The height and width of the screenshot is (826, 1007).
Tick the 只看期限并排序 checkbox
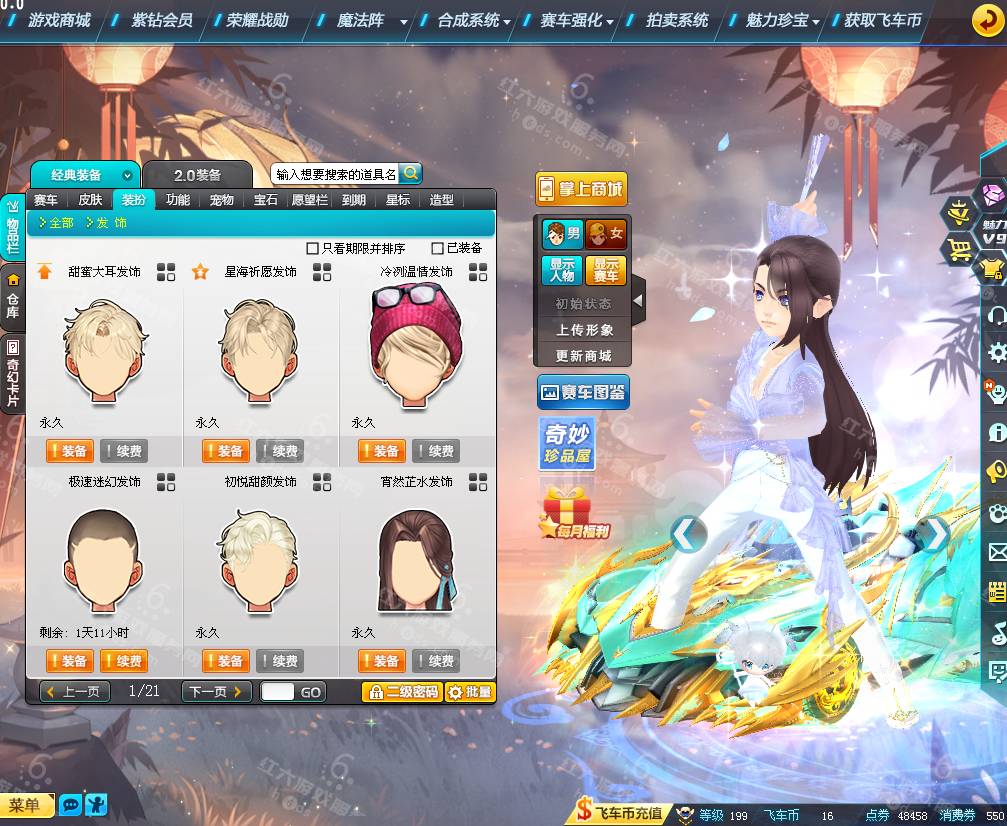(313, 248)
